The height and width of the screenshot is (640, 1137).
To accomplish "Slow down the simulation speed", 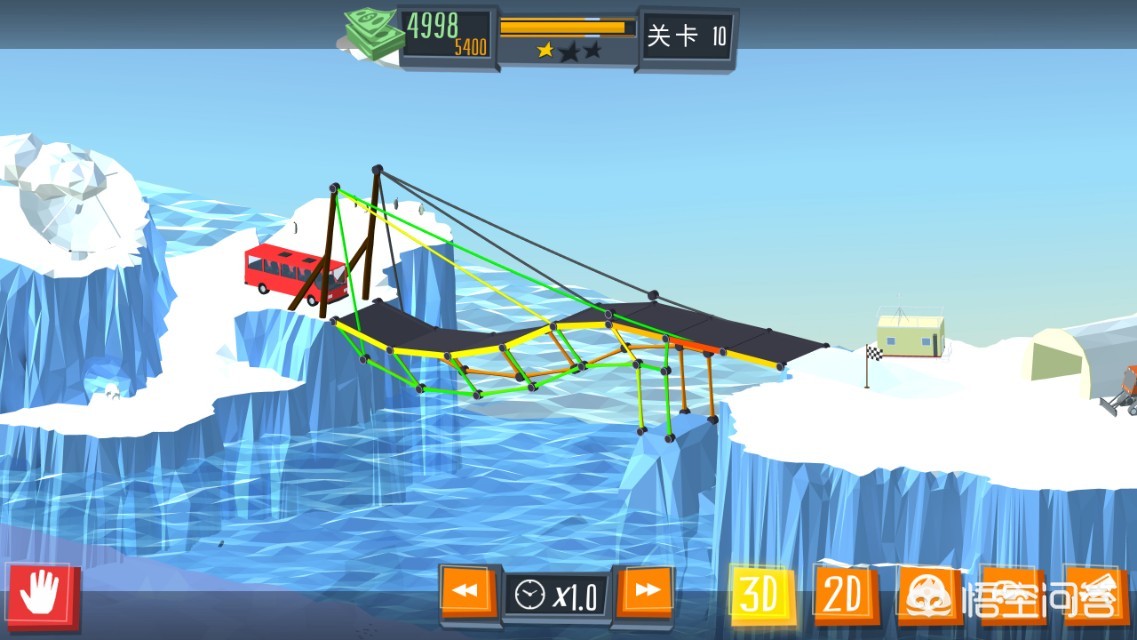I will coord(466,593).
